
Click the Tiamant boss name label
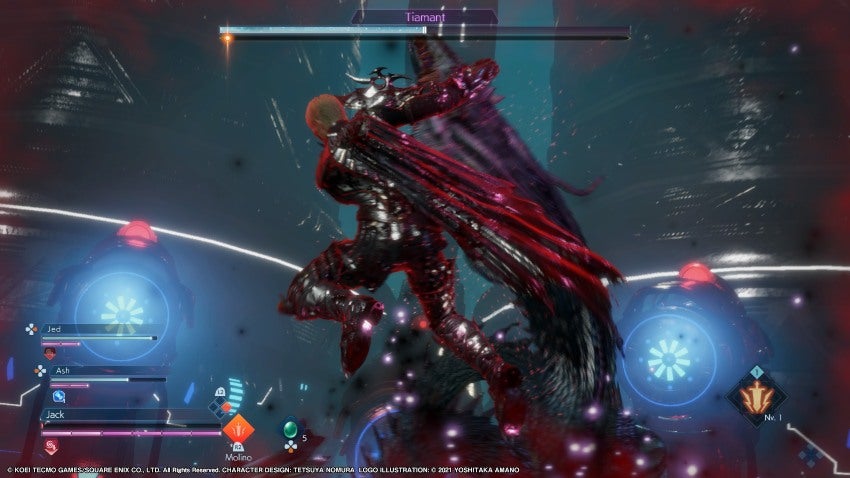click(424, 17)
